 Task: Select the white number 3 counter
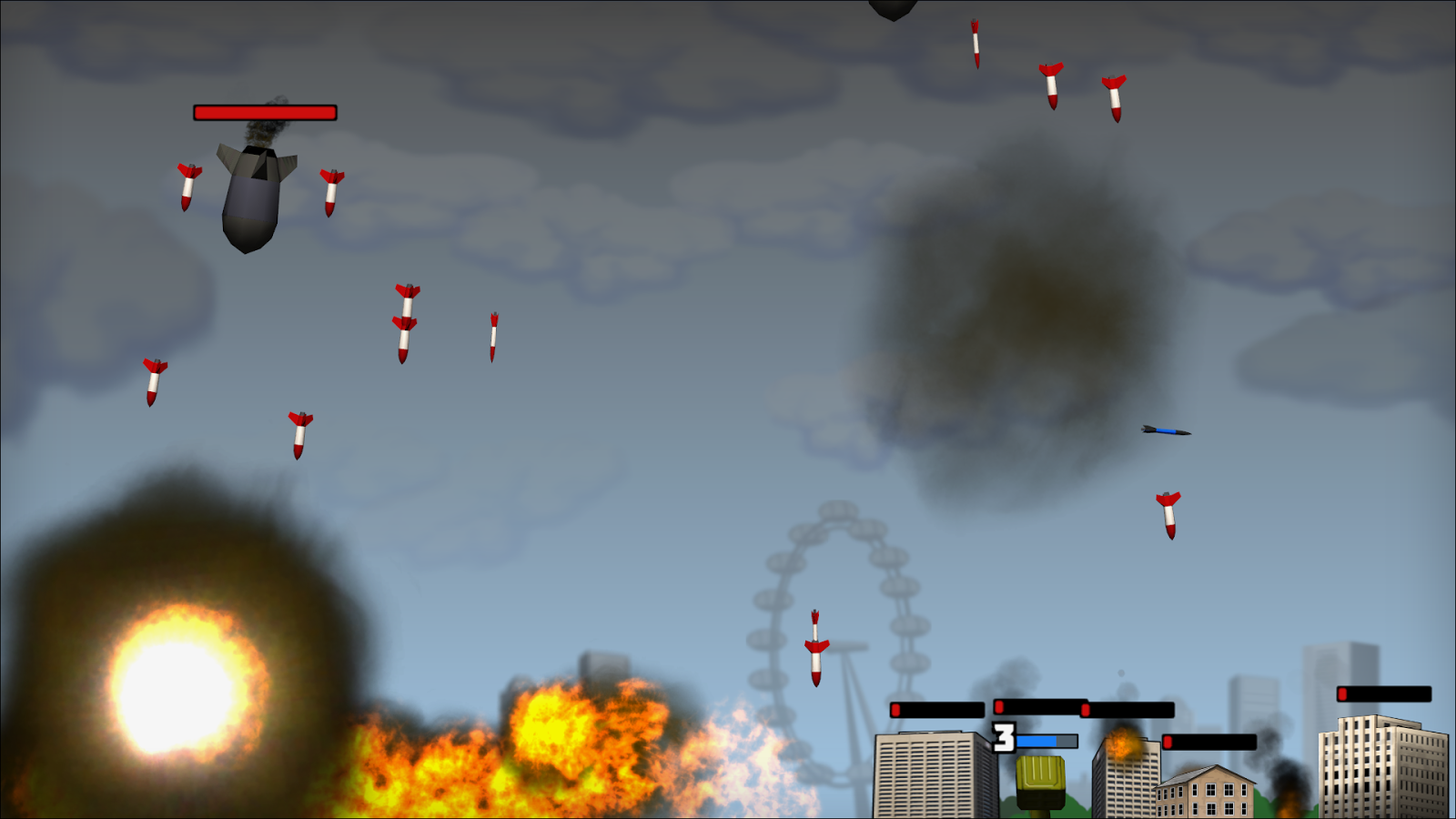(x=1004, y=737)
